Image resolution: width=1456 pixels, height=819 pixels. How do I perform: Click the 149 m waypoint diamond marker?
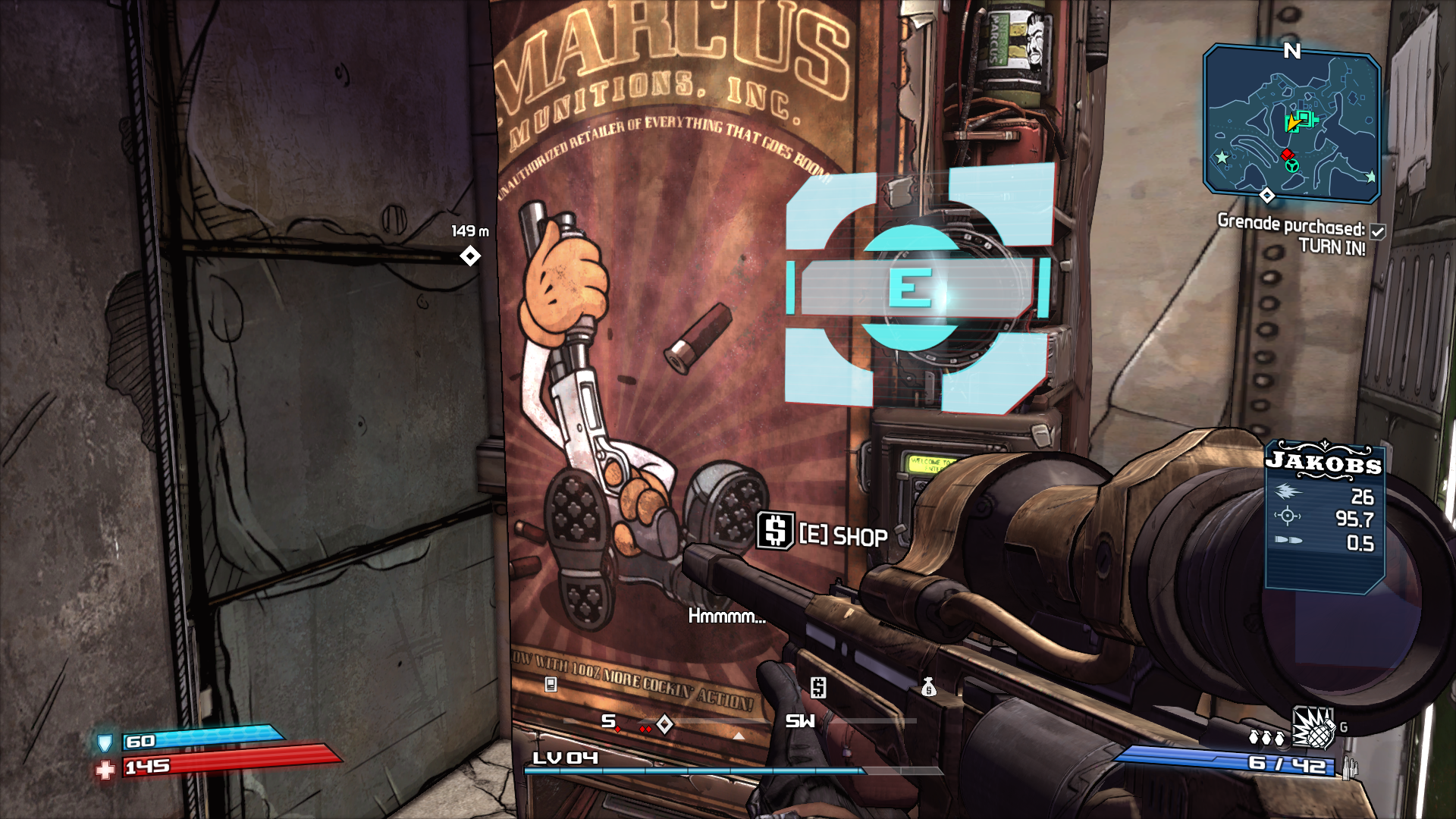[470, 256]
